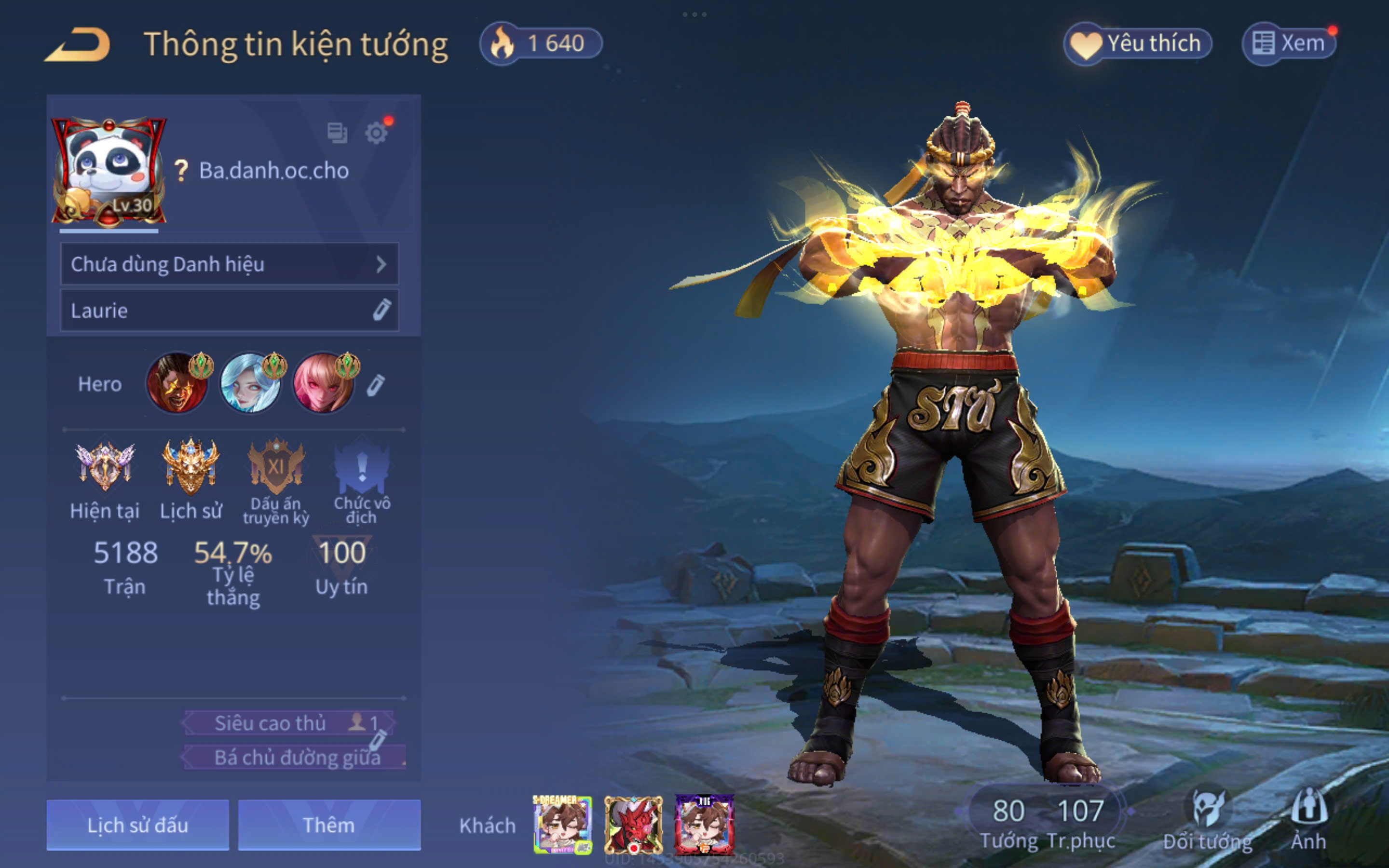
Task: Open profile settings gear icon
Action: click(x=376, y=133)
